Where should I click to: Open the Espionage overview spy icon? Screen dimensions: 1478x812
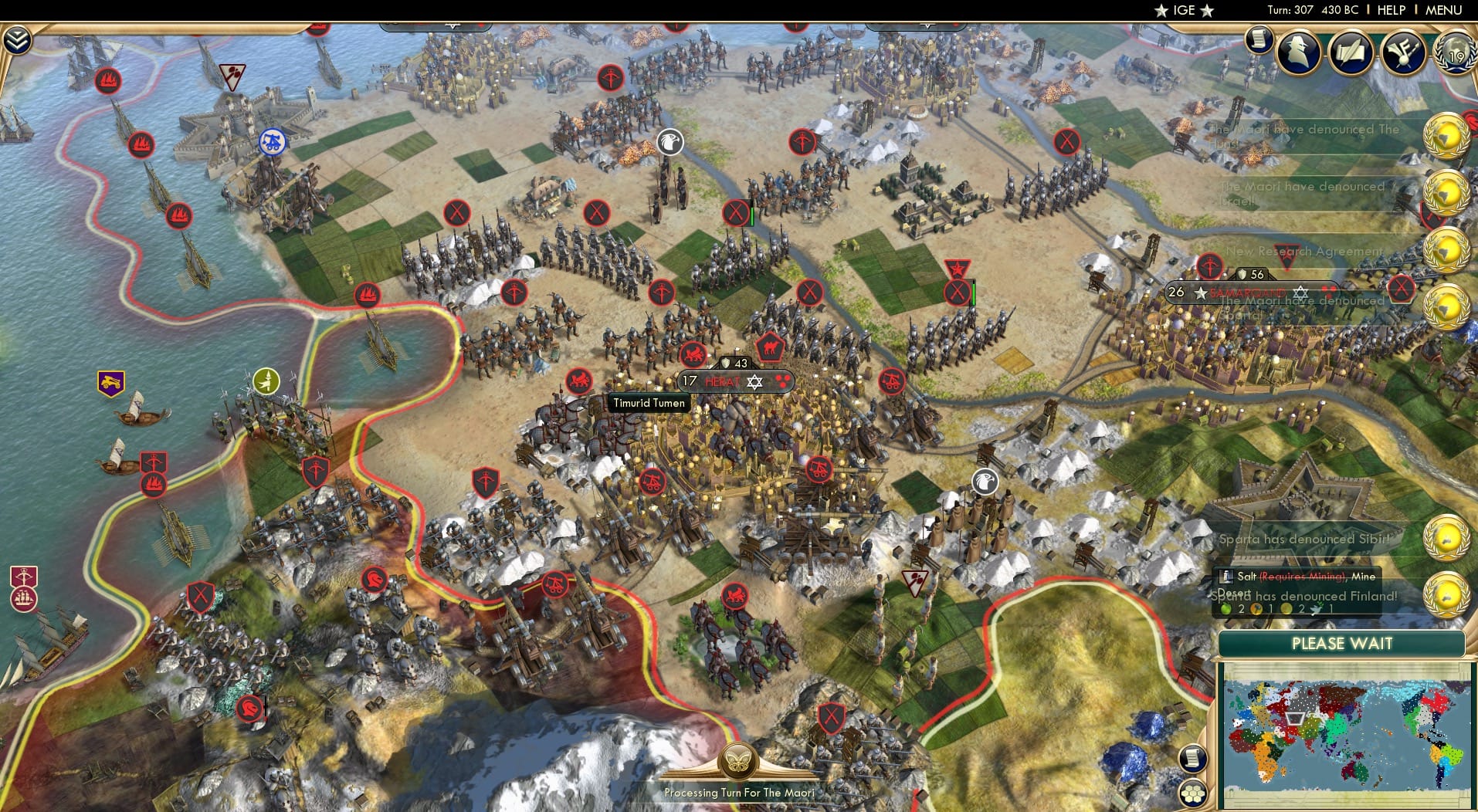1298,52
